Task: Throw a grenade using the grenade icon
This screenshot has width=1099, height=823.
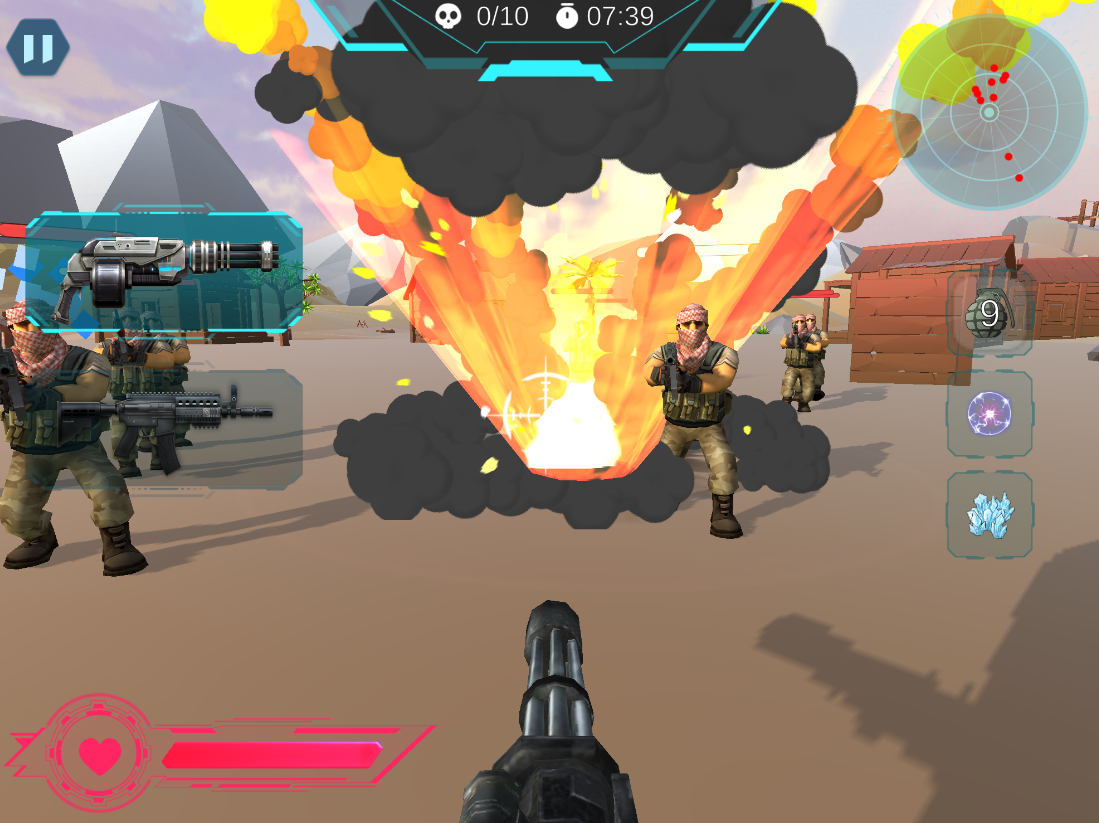Action: 989,314
